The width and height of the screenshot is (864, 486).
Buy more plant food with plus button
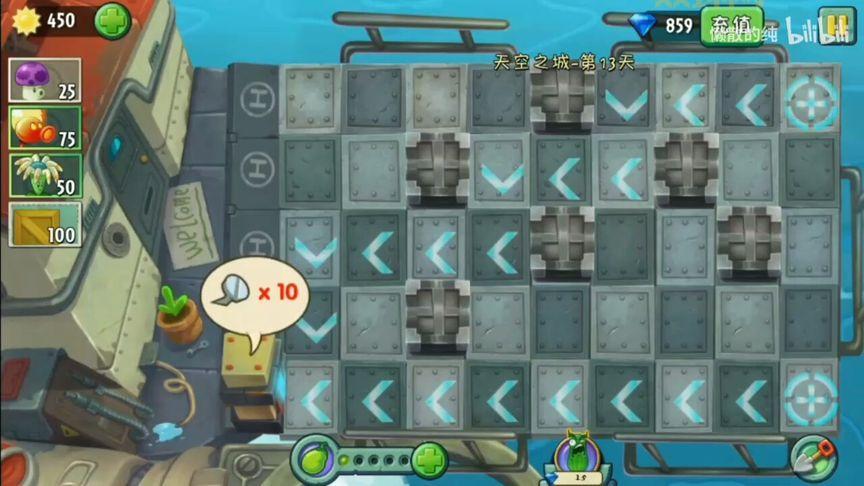pos(428,461)
